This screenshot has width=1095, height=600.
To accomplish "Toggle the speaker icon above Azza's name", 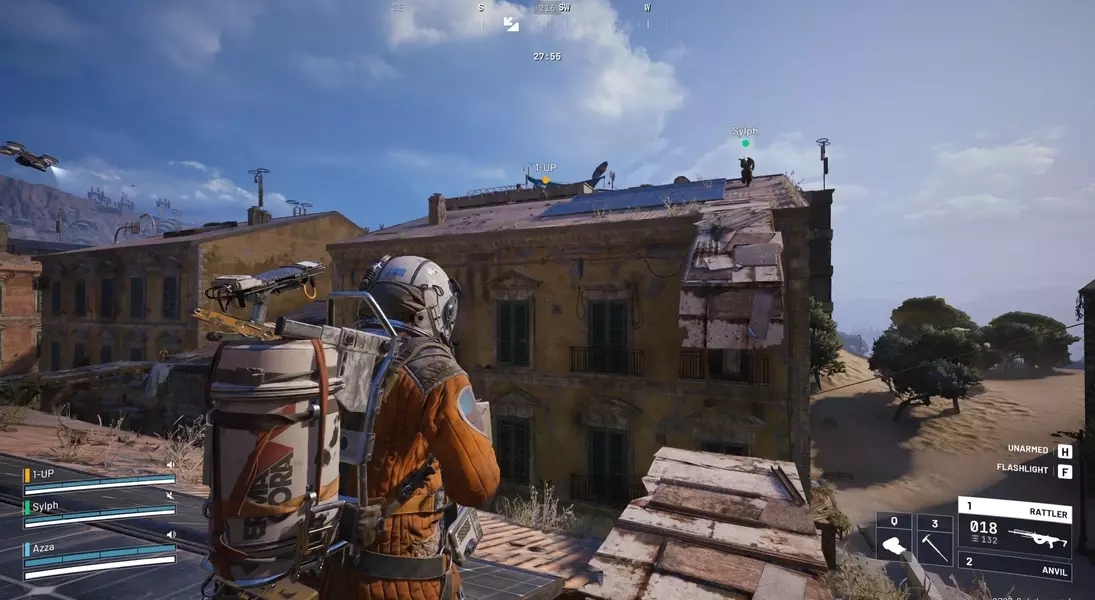I will tap(170, 535).
